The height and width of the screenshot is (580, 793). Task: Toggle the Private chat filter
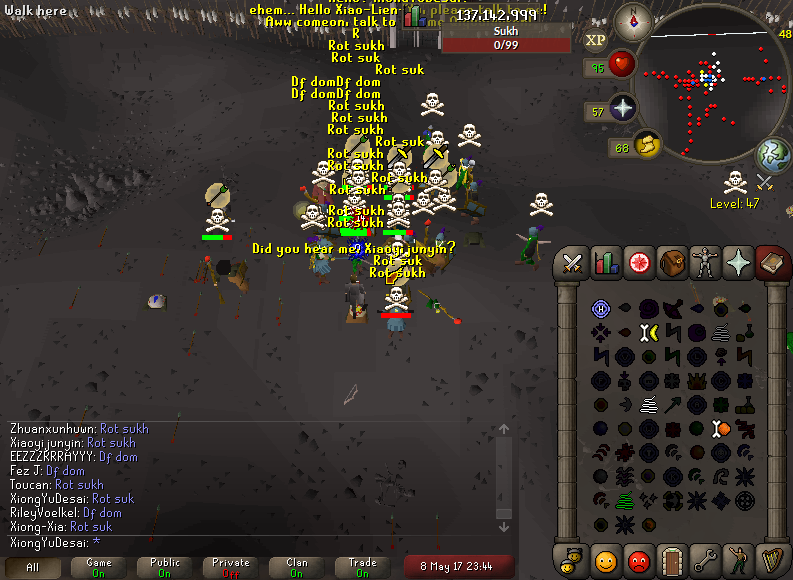click(x=231, y=567)
